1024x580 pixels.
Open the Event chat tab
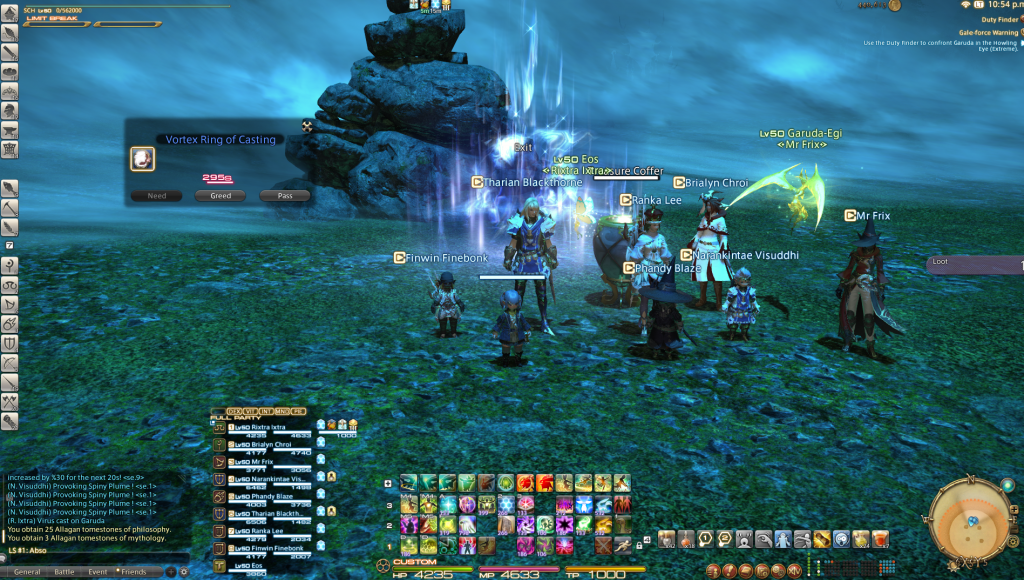[97, 572]
